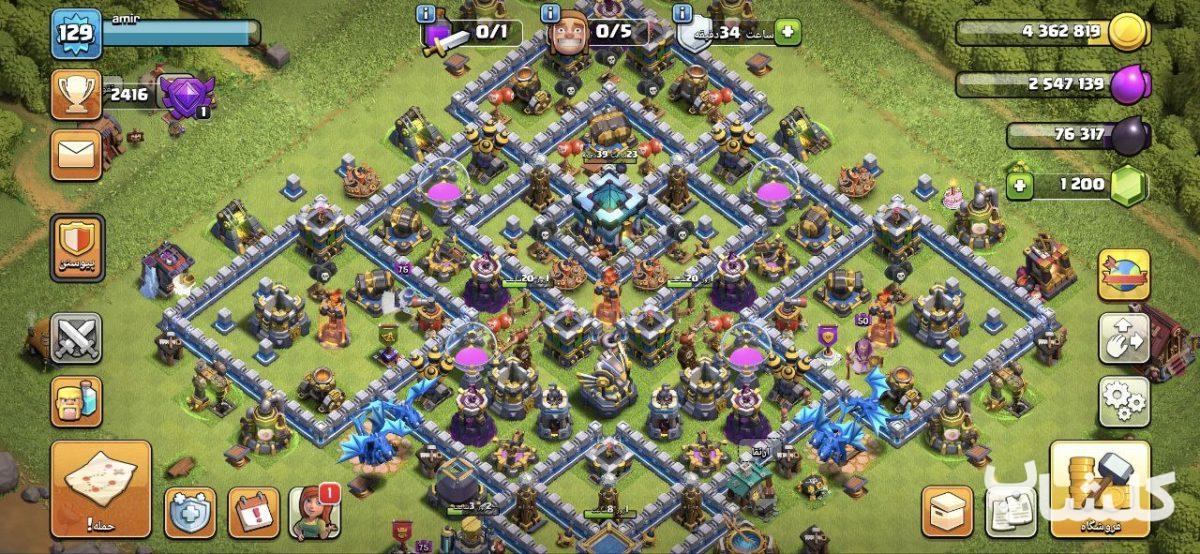The height and width of the screenshot is (554, 1200).
Task: Open the globe and ribbon button
Action: (x=1123, y=274)
